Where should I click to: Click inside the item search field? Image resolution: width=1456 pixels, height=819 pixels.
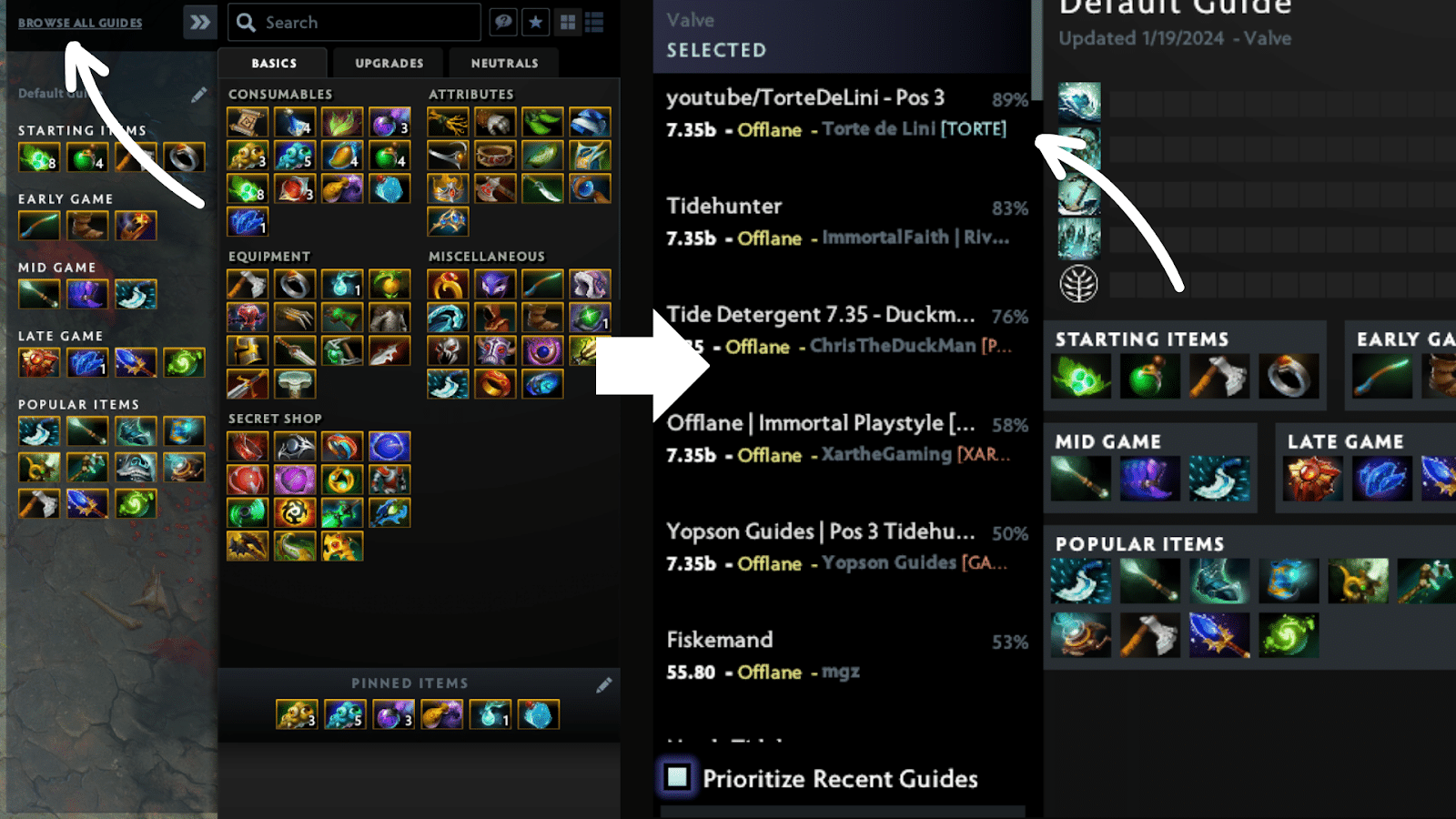coord(353,22)
